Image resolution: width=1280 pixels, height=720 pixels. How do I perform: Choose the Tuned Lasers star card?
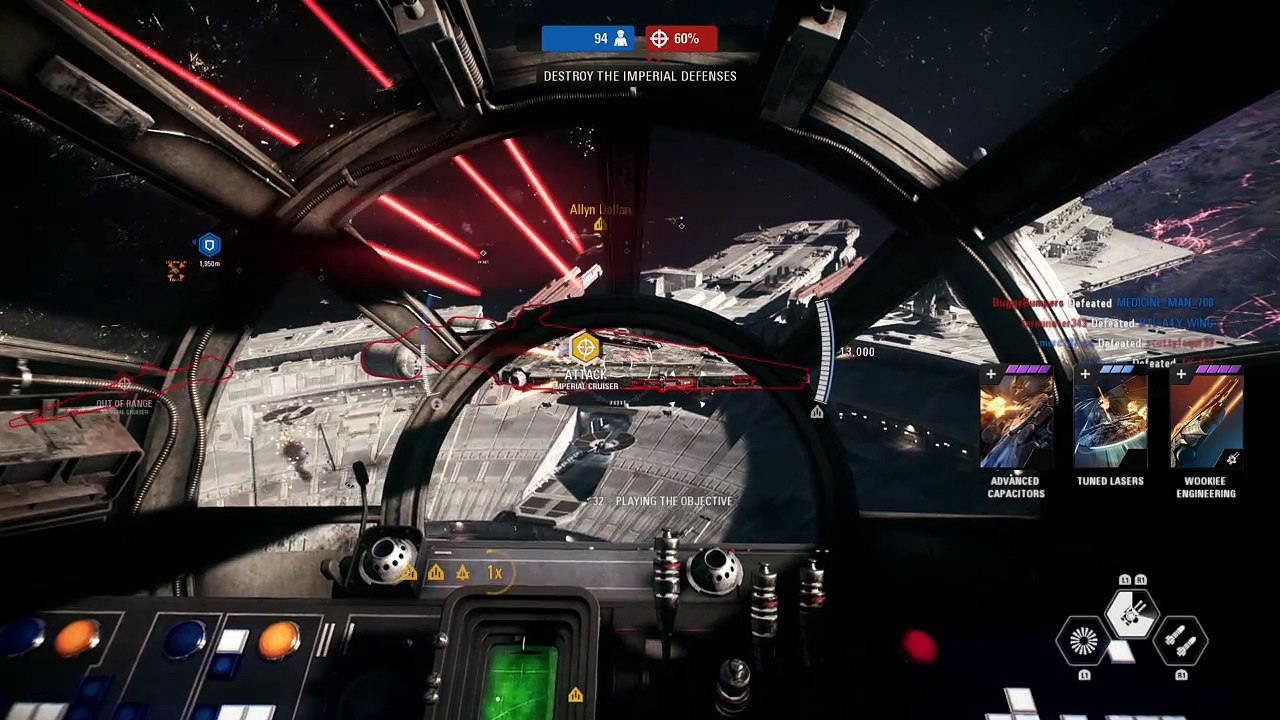coord(1110,418)
